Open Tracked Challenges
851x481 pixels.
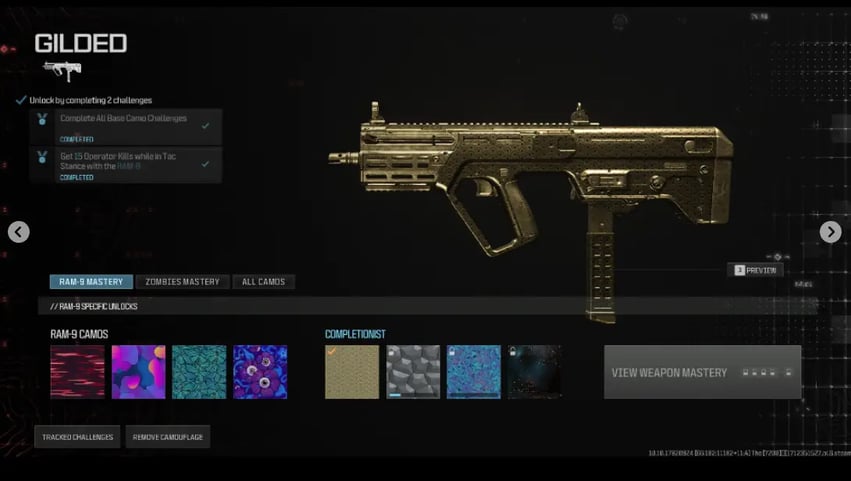(78, 437)
